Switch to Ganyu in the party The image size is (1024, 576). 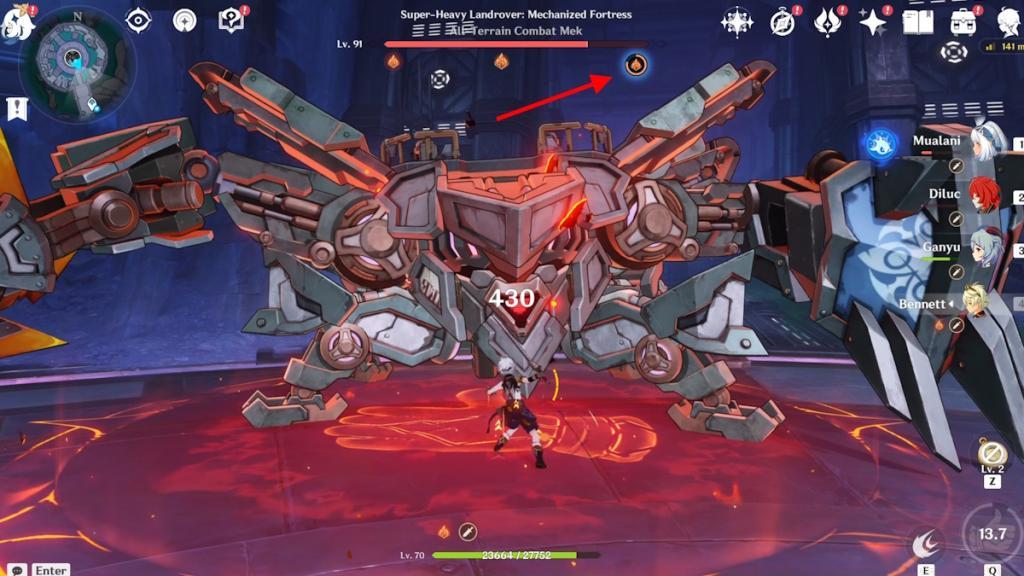click(985, 248)
